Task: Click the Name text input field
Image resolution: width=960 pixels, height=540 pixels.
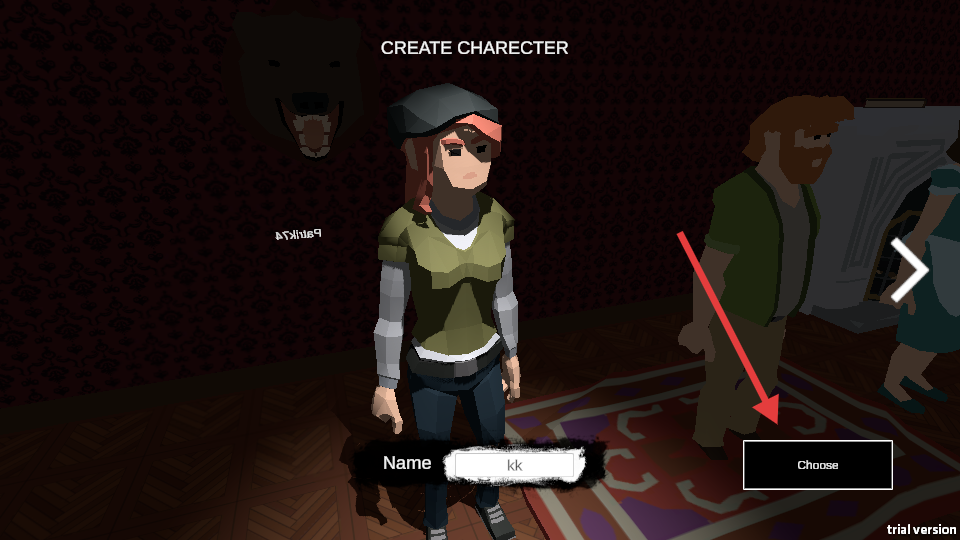Action: point(514,465)
